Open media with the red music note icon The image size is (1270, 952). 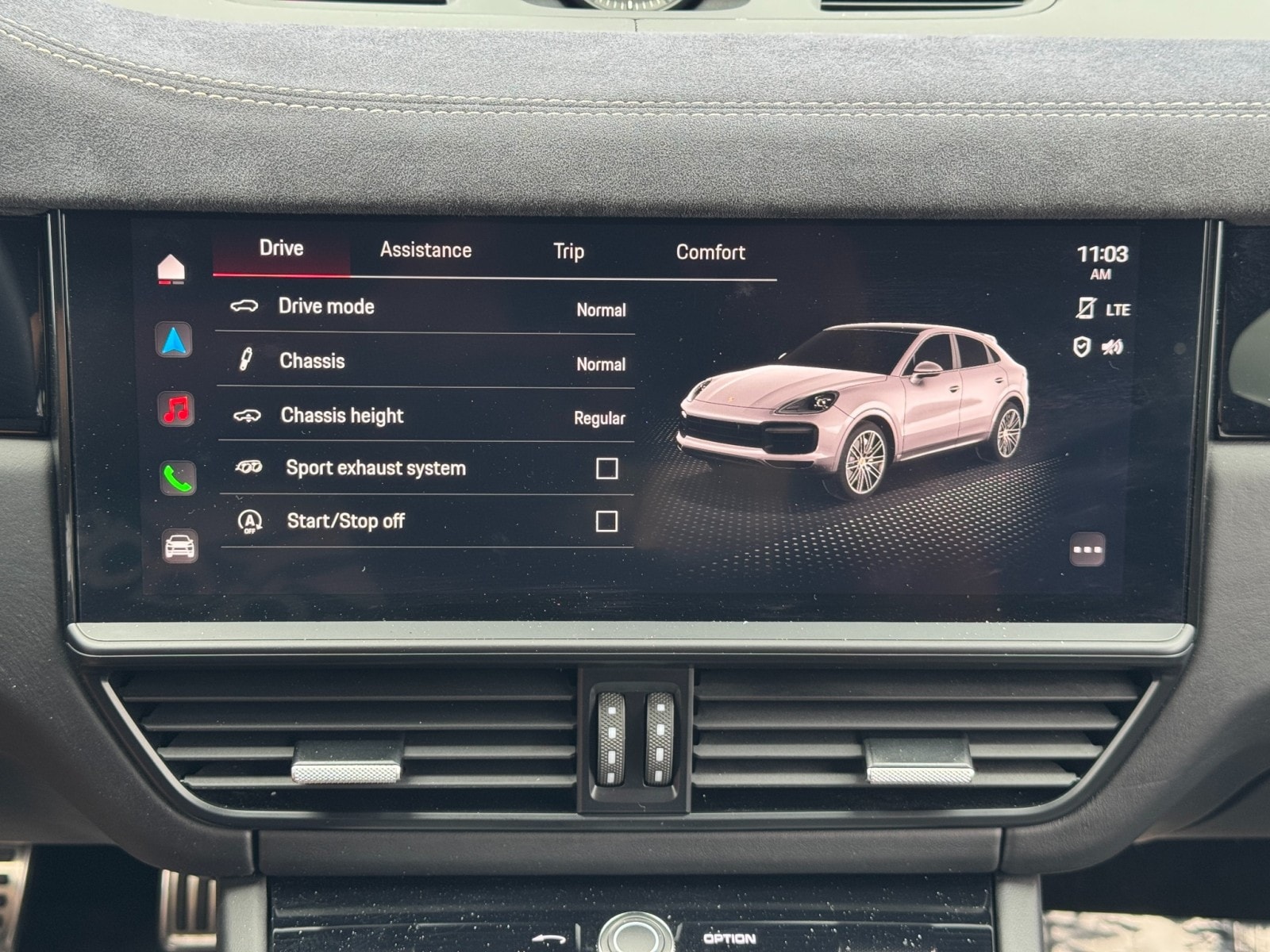click(176, 409)
